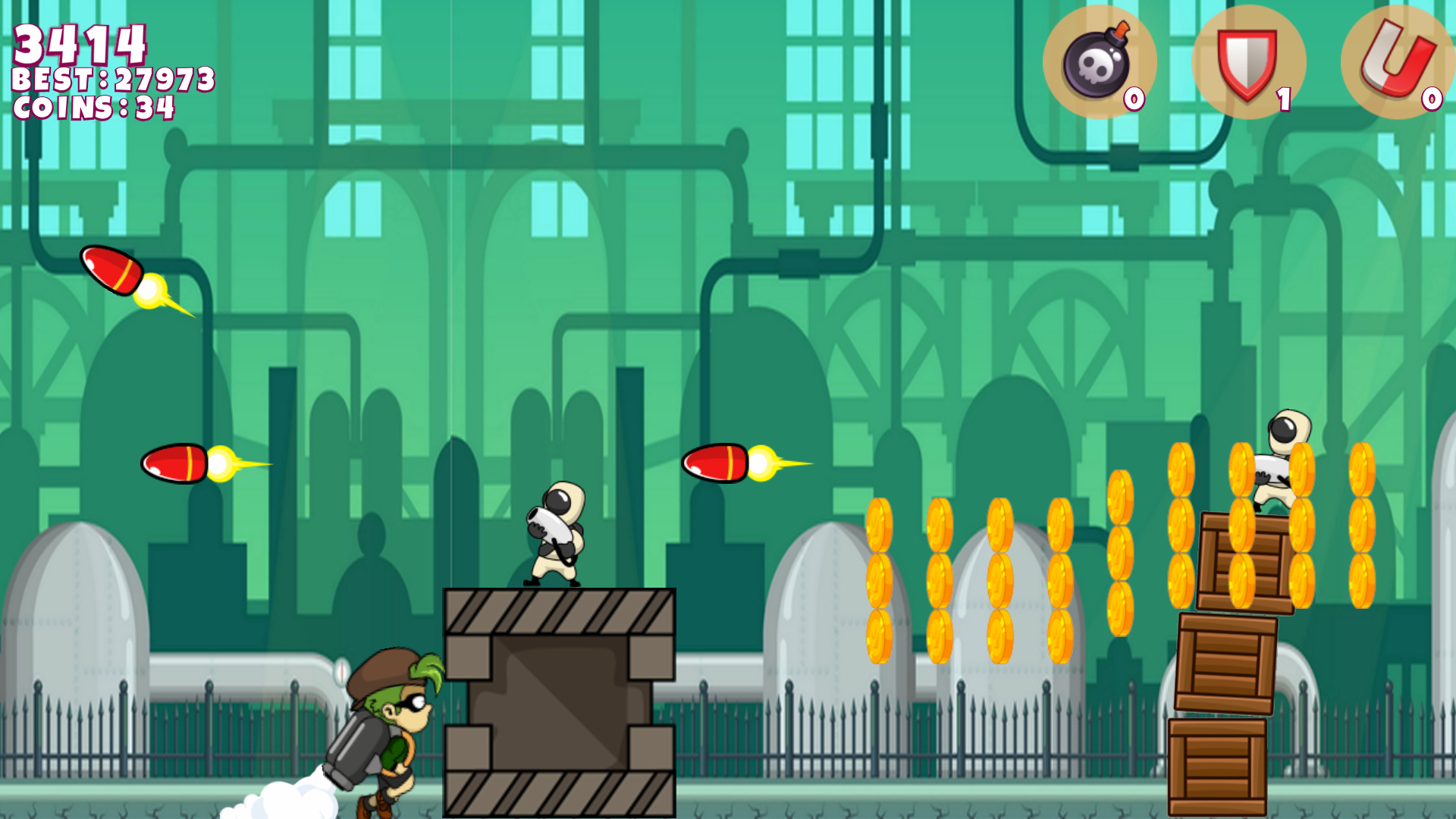Screen dimensions: 1456x819
Task: Tap the magnet power-up icon
Action: tap(1398, 59)
